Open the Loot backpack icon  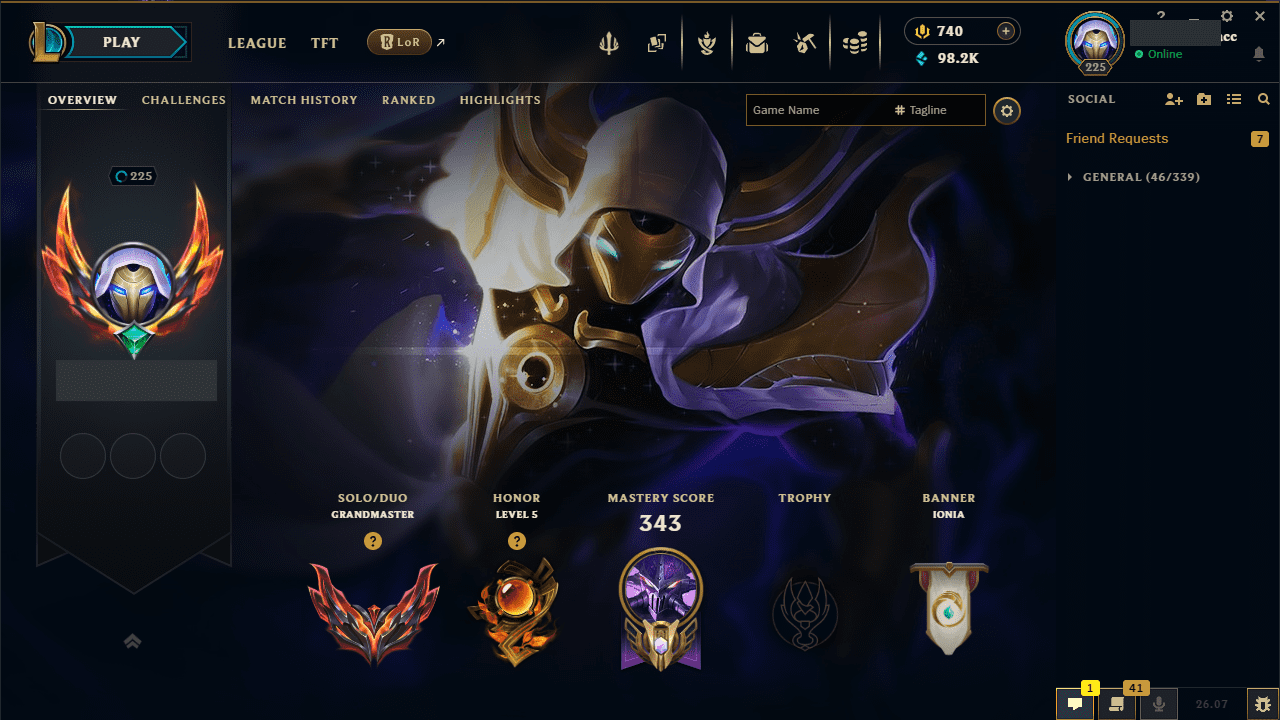click(757, 42)
